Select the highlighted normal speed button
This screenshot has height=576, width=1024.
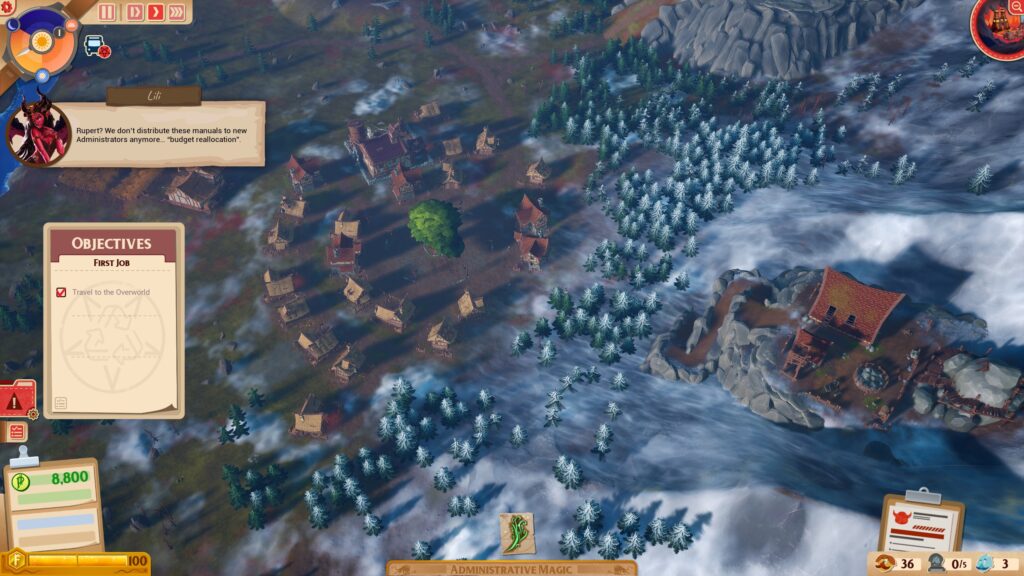156,12
